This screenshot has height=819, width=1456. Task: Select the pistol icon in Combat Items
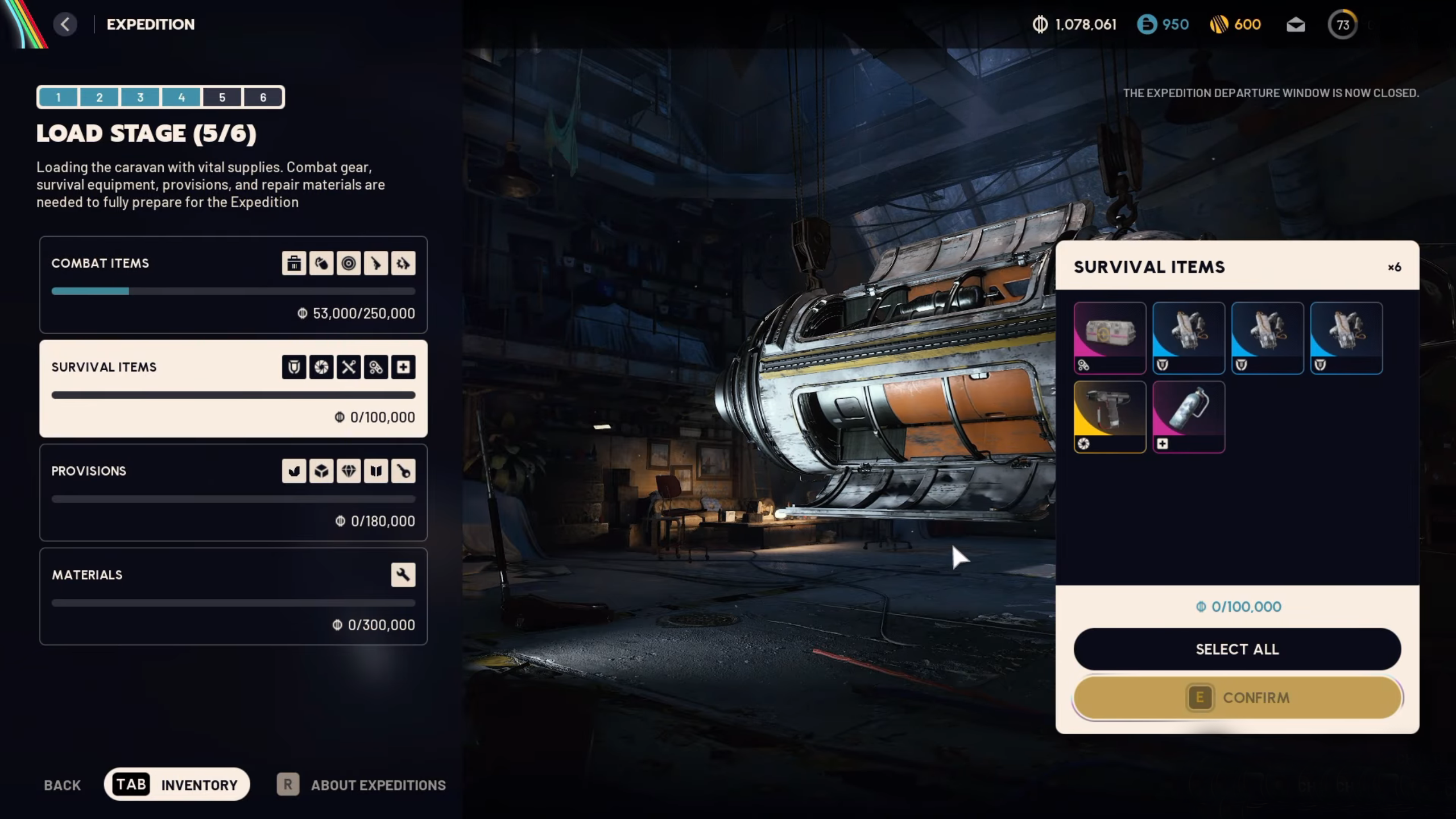point(376,263)
